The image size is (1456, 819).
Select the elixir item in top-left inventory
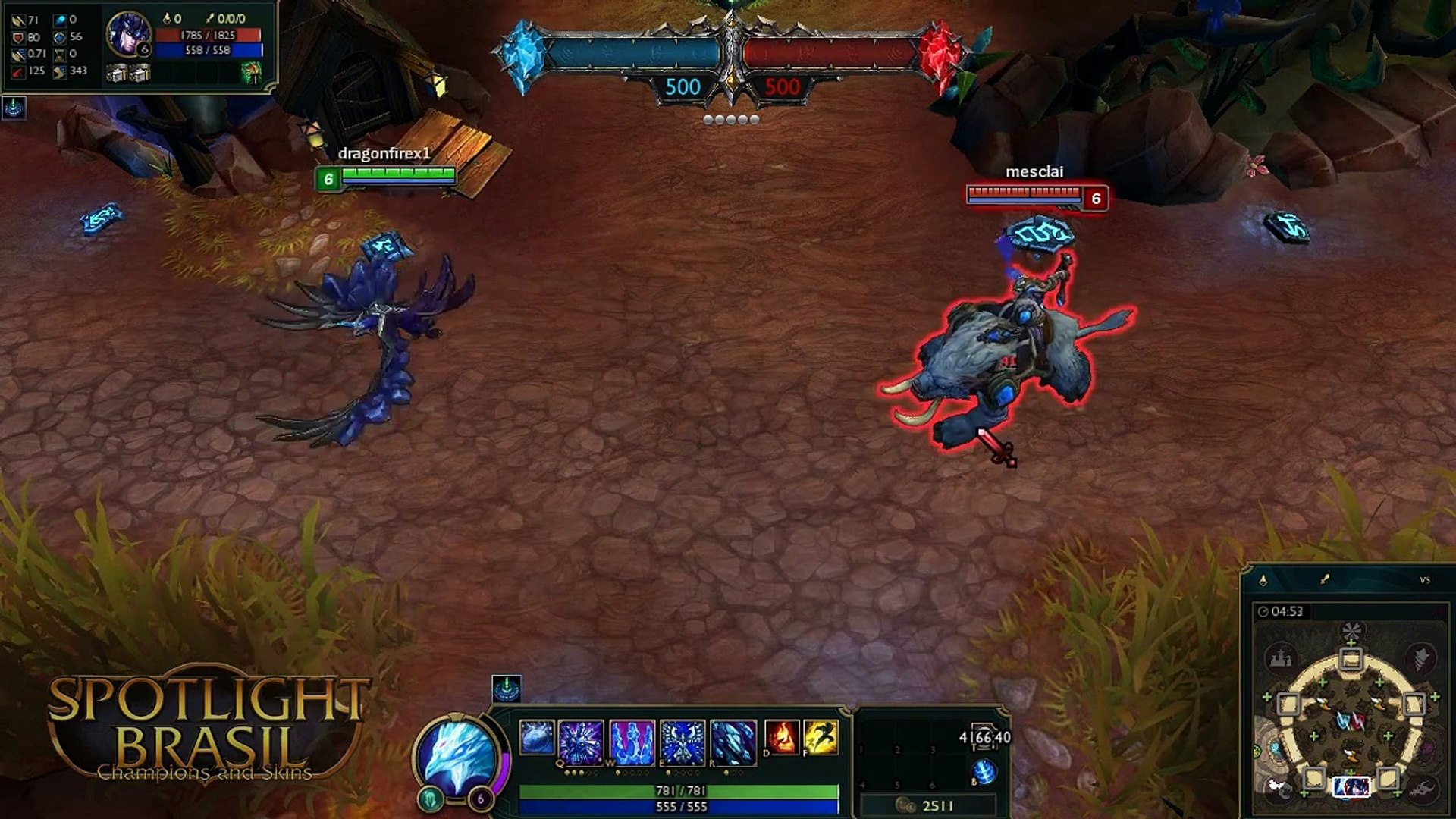(253, 74)
